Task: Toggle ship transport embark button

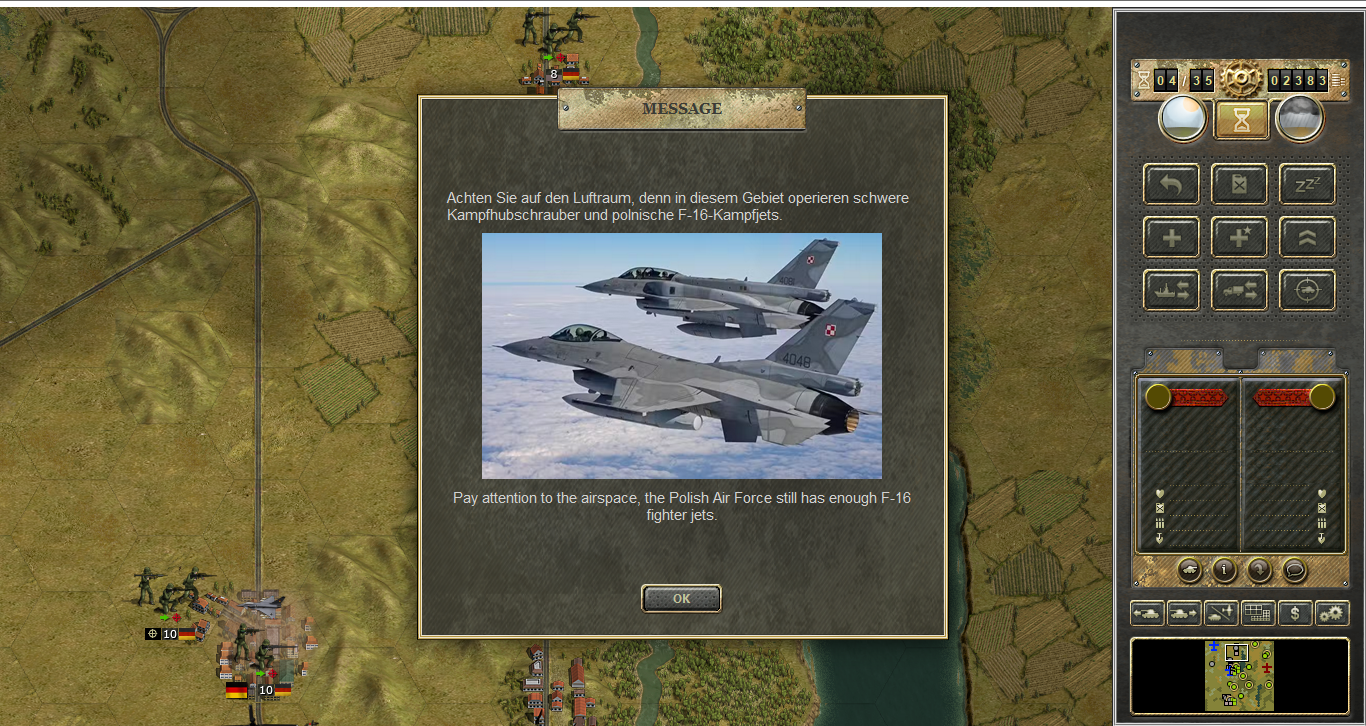Action: [1171, 290]
